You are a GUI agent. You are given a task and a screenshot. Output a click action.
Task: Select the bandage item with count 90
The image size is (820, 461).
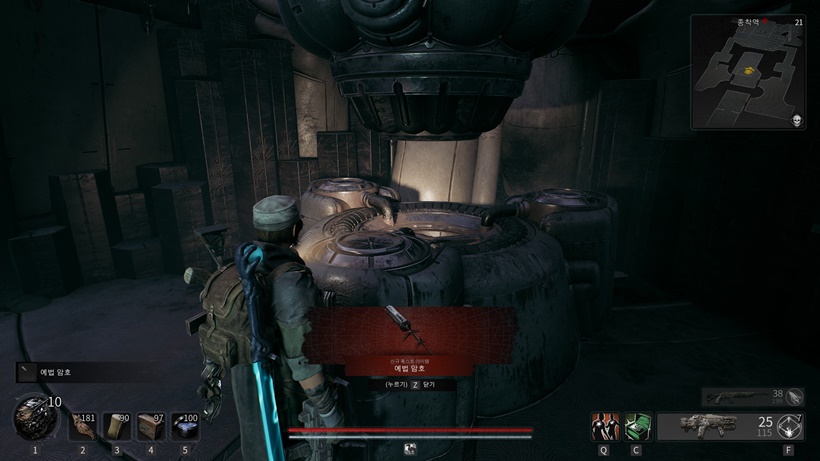118,426
